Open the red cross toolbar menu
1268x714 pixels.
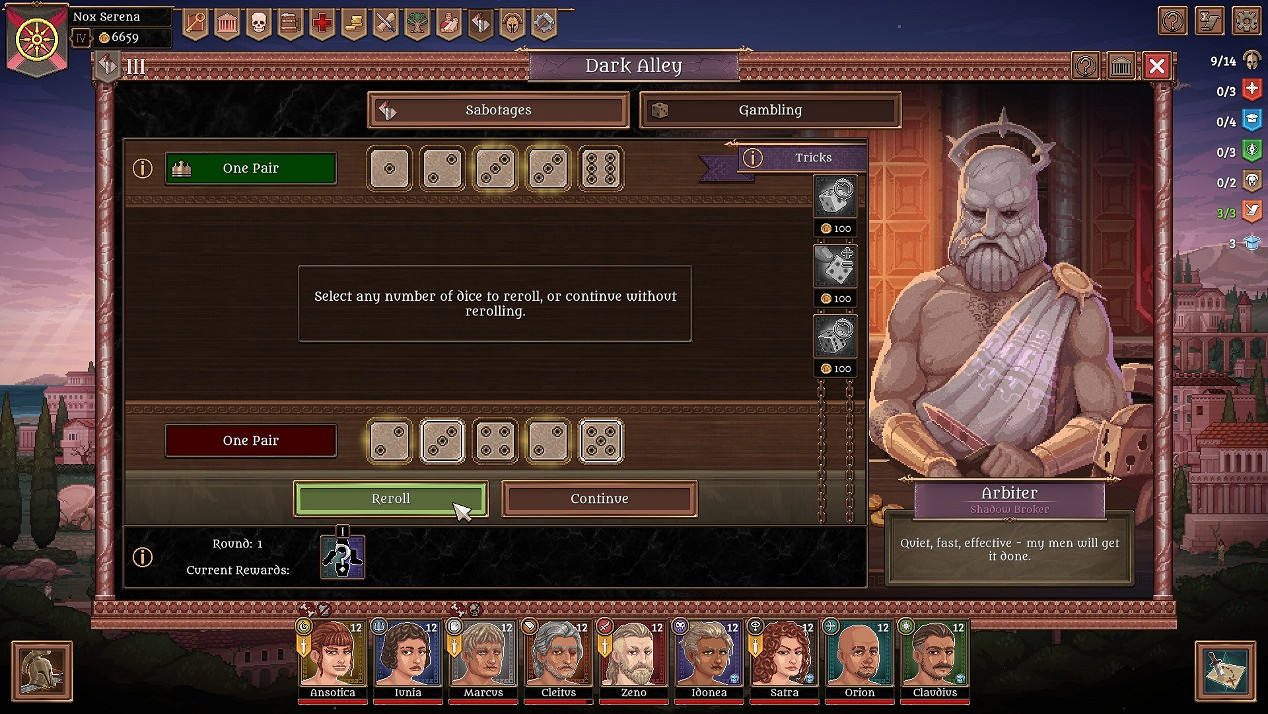coord(322,22)
